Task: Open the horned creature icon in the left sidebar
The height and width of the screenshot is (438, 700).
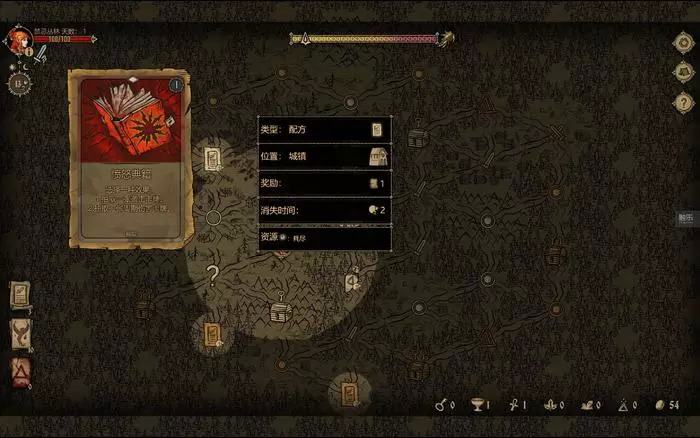Action: pos(20,333)
